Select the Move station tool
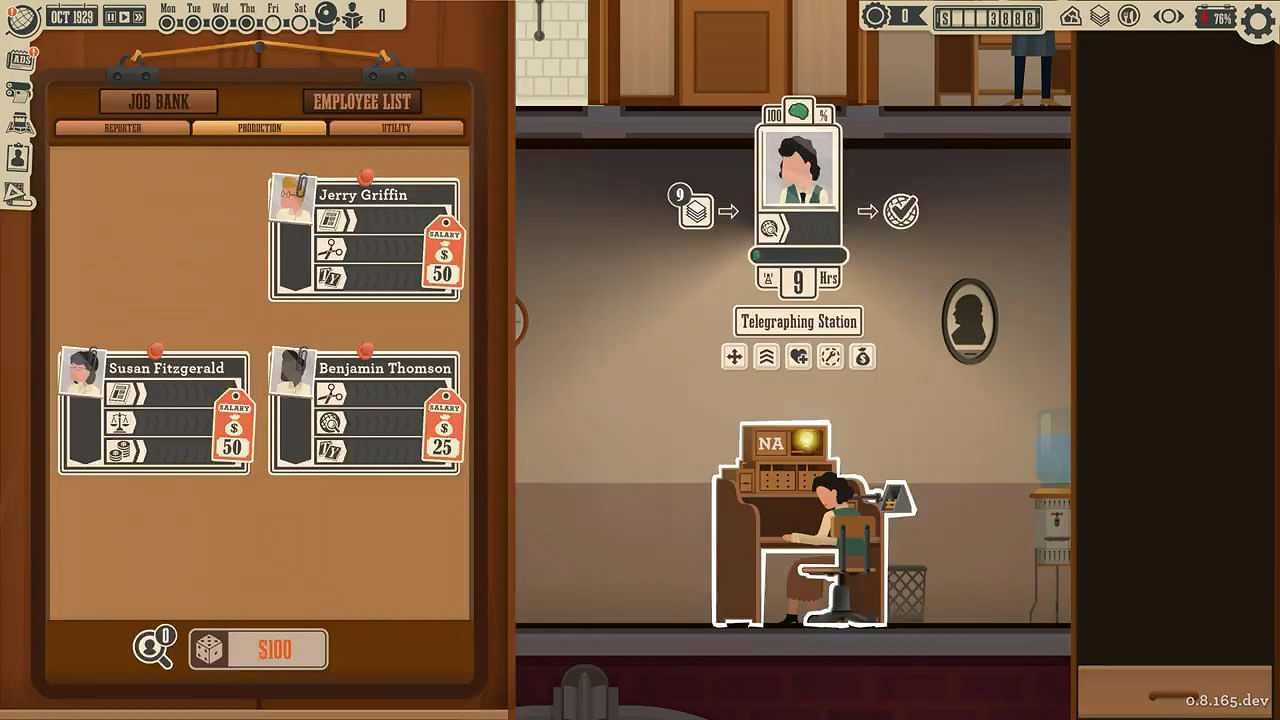 (x=735, y=357)
